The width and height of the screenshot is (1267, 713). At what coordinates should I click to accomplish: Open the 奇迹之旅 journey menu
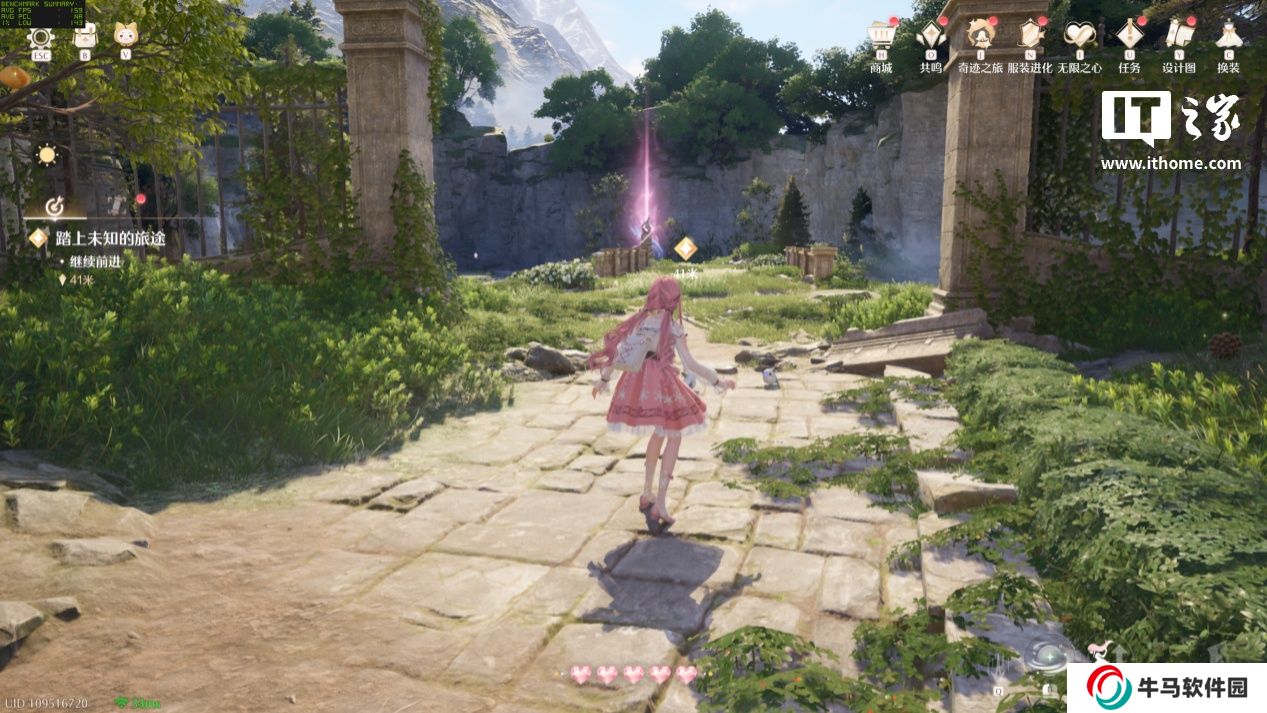click(x=981, y=37)
